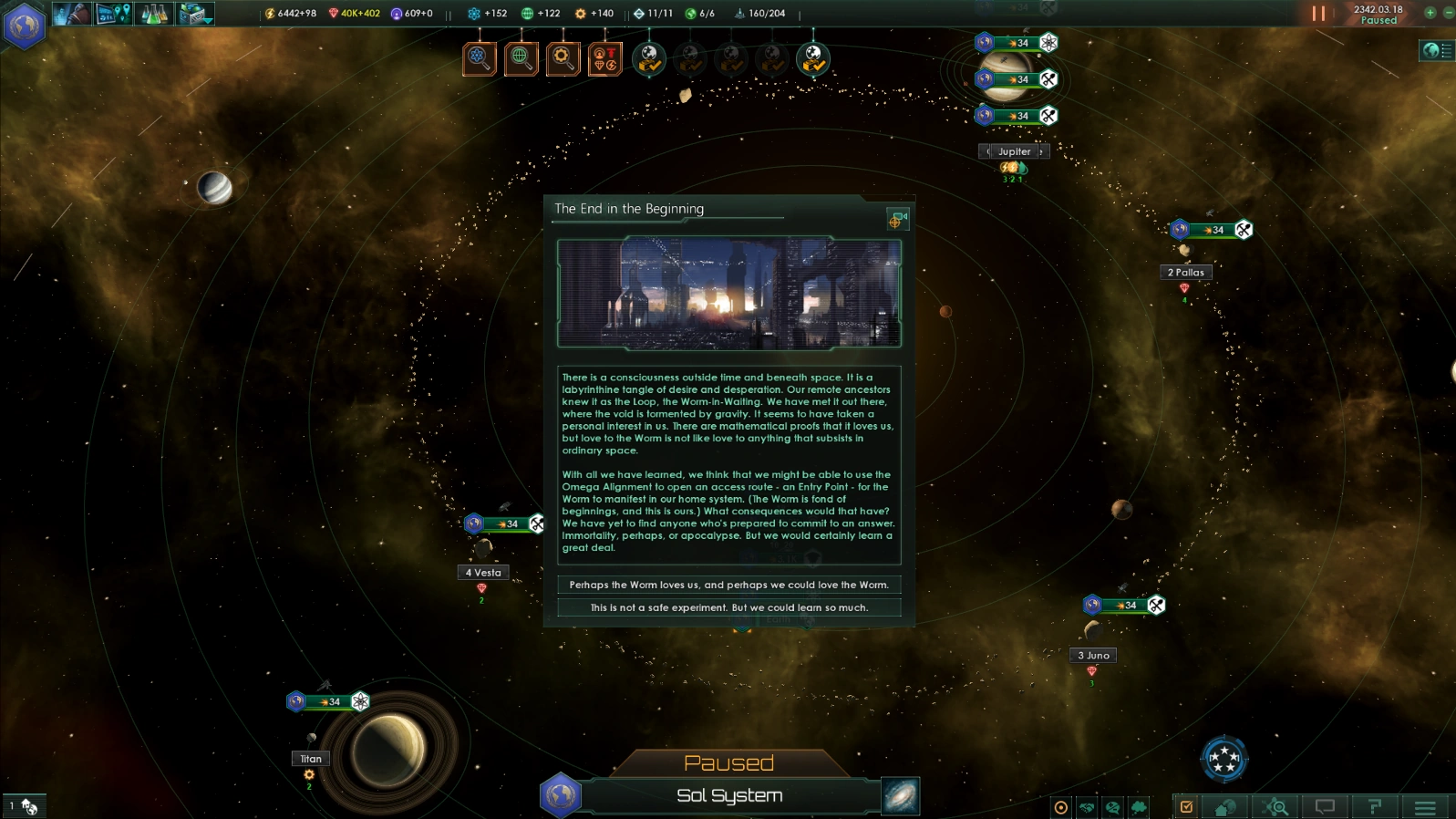Decrease game speed with green minus button
This screenshot has height=819, width=1456.
pos(1448,13)
